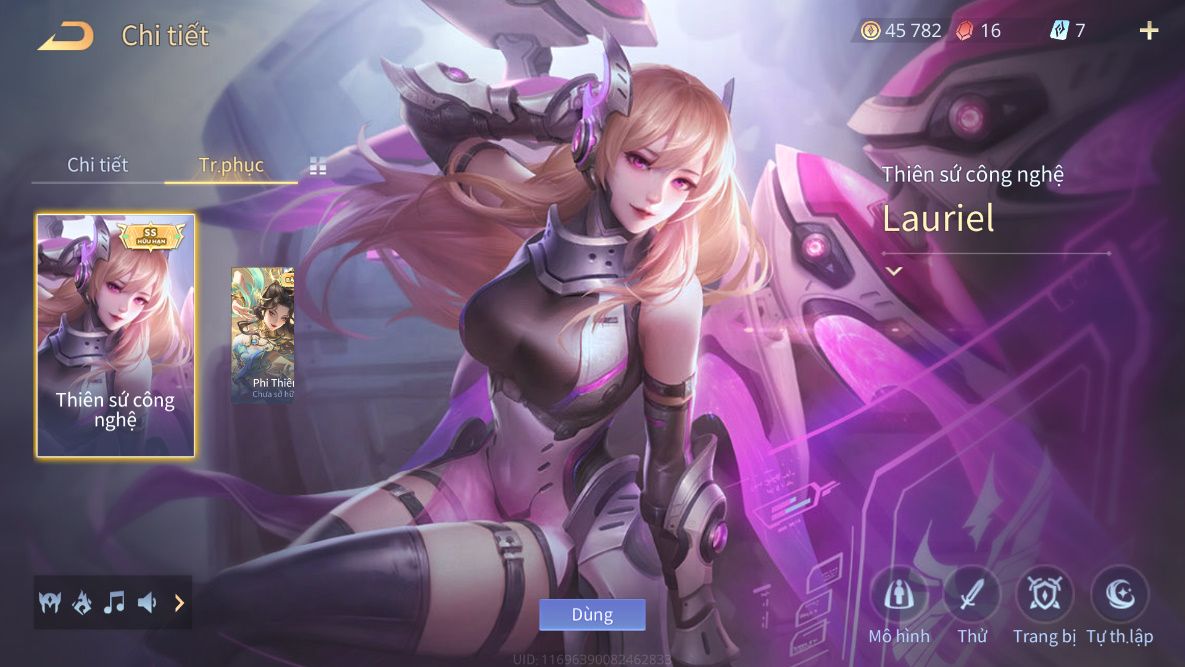Expand the effects bar with orange arrow
The width and height of the screenshot is (1185, 667).
179,602
